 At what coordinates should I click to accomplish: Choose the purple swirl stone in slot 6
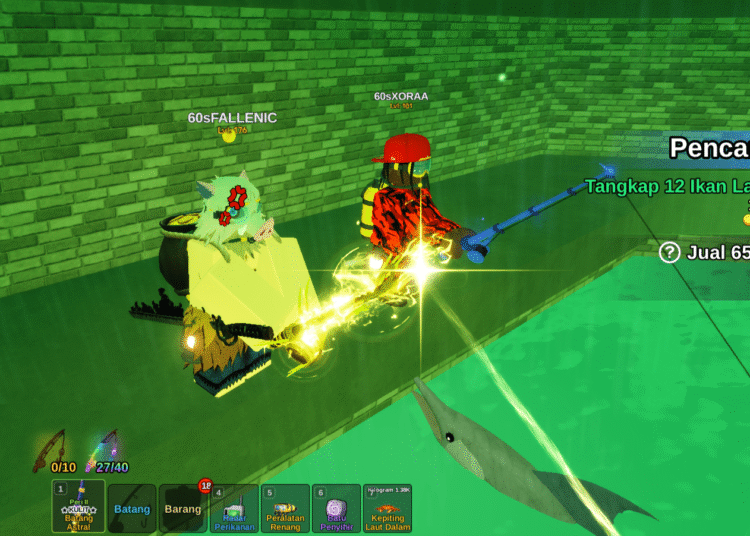coord(336,508)
